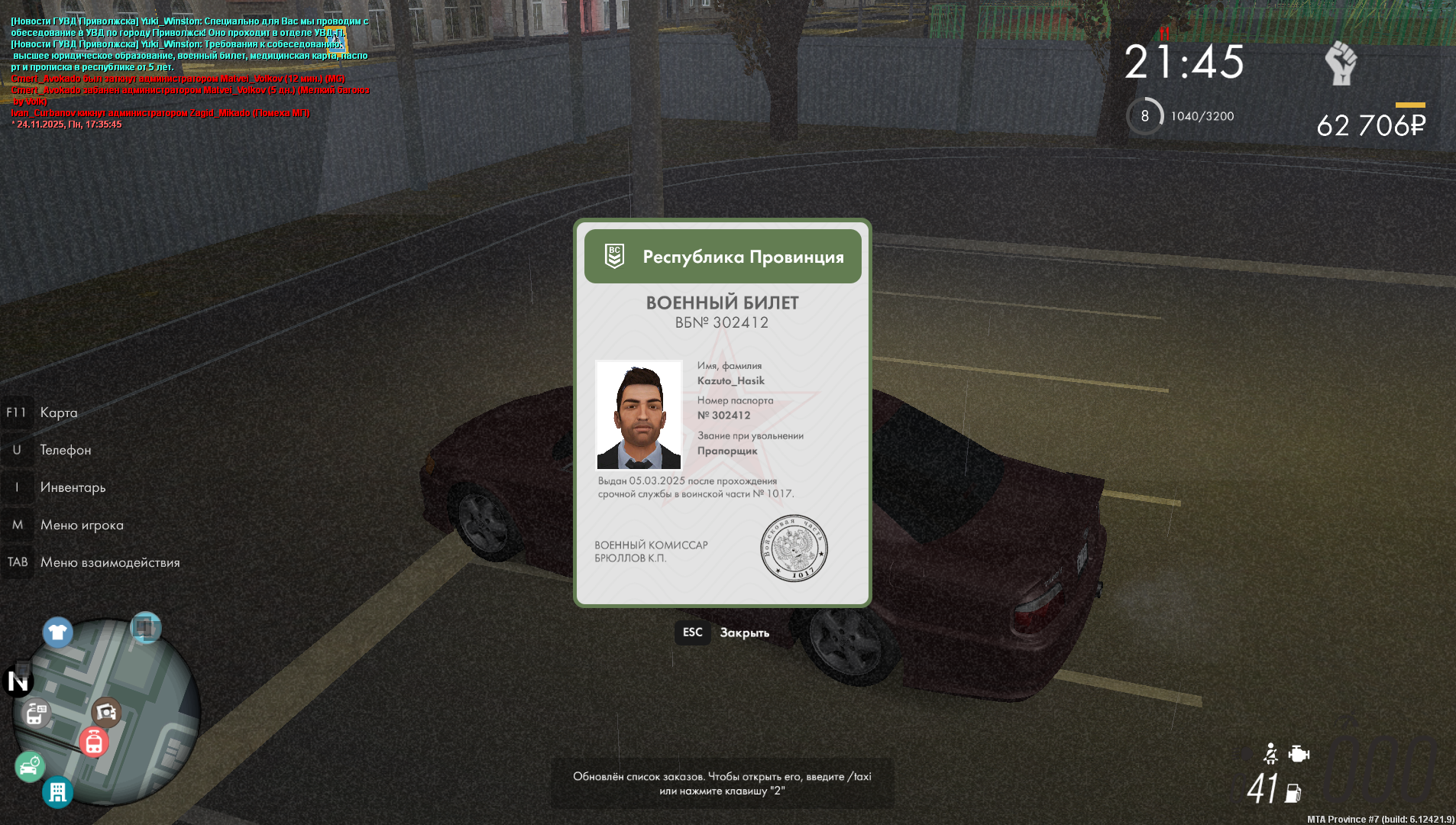Image resolution: width=1456 pixels, height=825 pixels.
Task: Select the teal building marker on minimap
Action: (58, 792)
